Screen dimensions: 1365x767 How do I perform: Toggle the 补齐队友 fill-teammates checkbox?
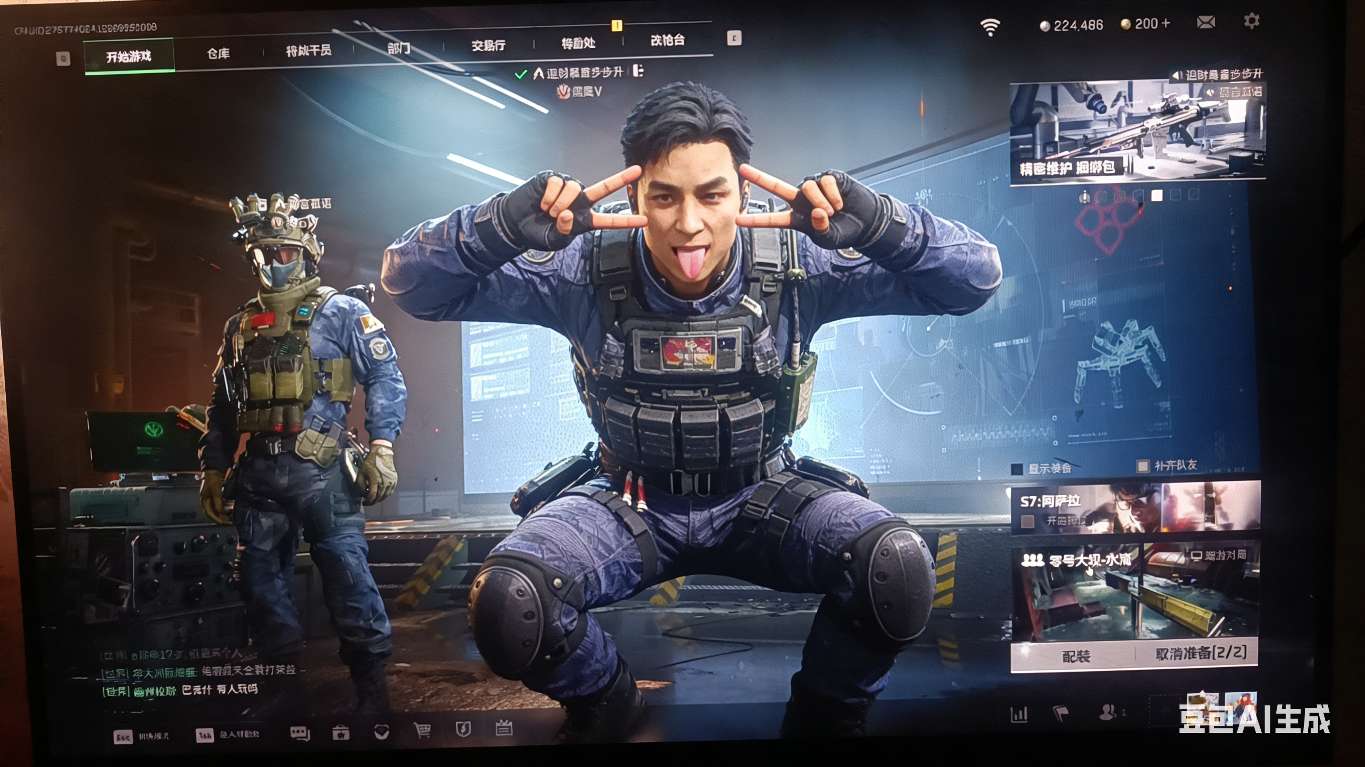coord(1143,466)
